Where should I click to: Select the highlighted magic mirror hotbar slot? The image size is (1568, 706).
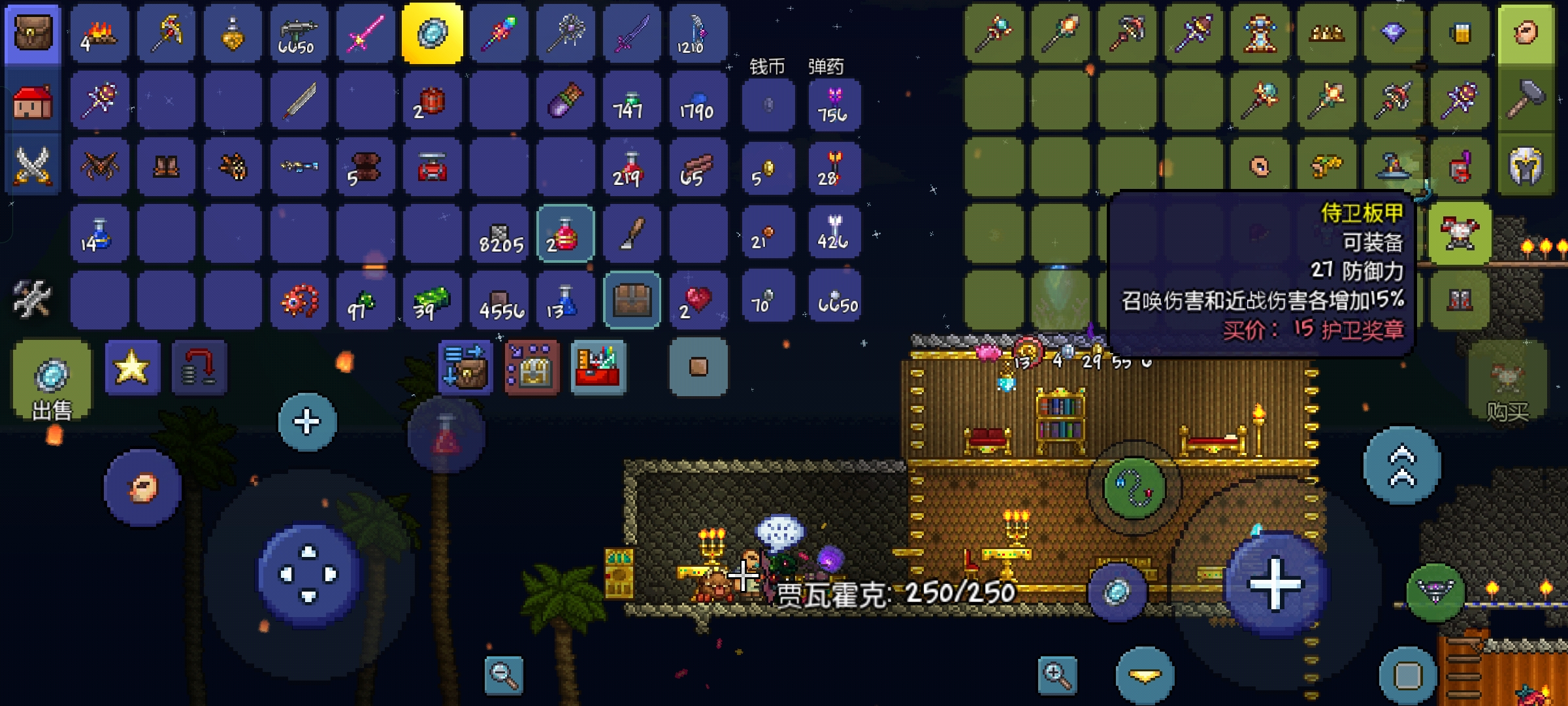(432, 34)
